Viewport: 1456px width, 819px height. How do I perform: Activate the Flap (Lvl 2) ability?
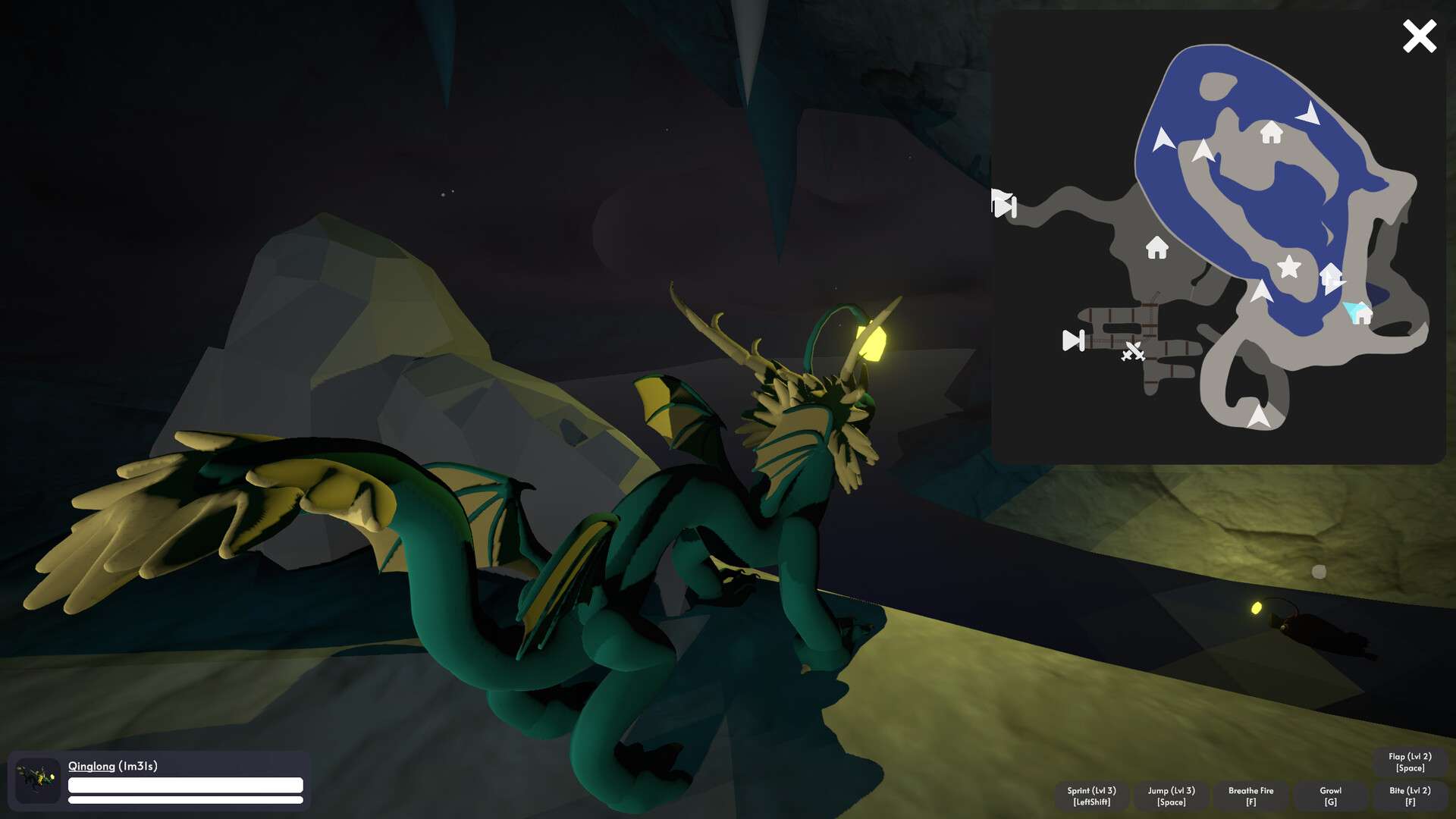point(1410,762)
